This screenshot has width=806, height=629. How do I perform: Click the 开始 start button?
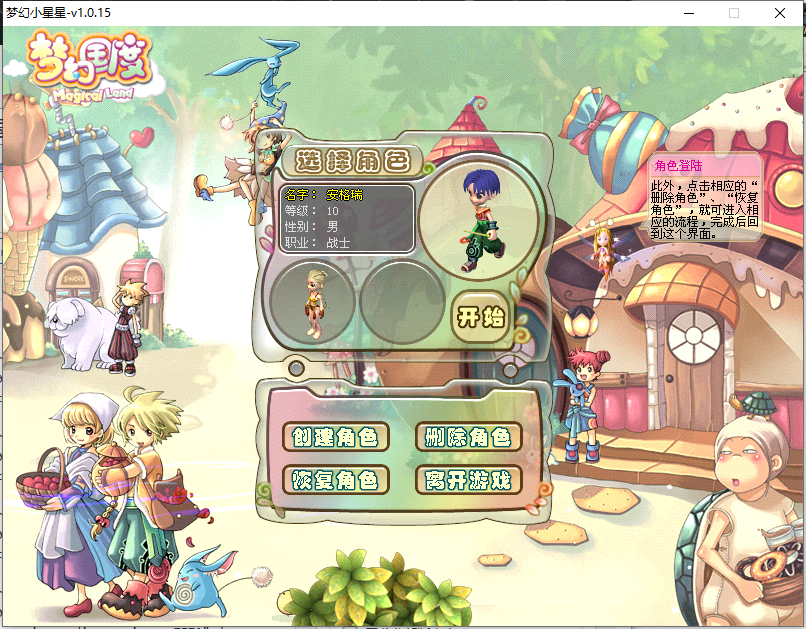point(482,317)
